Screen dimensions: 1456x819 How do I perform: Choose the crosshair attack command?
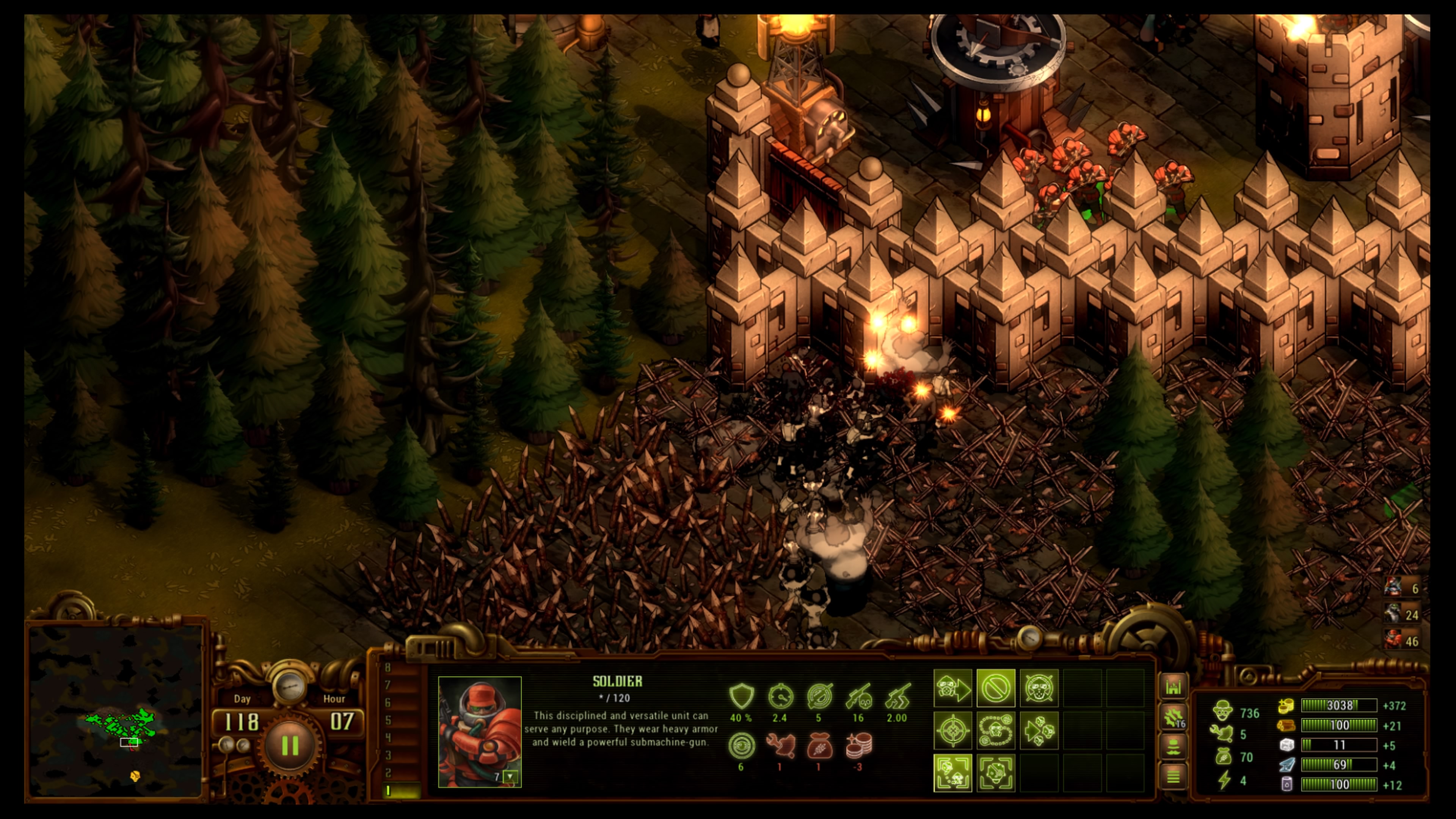[952, 730]
